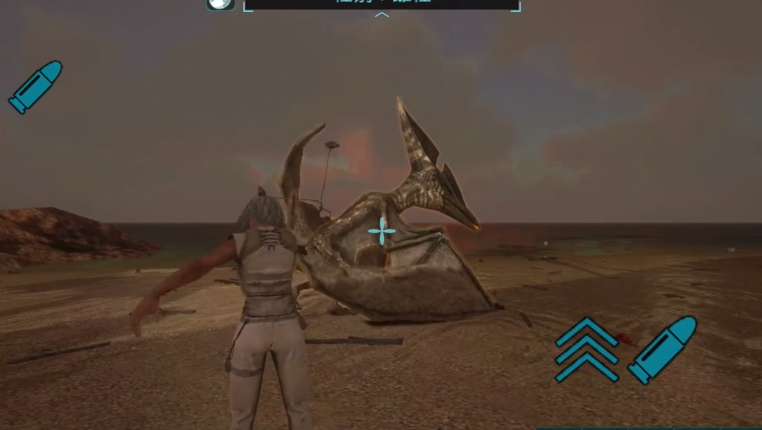This screenshot has height=430, width=762.
Task: Tap the bullet icon in the upper-left corner
Action: tap(35, 86)
